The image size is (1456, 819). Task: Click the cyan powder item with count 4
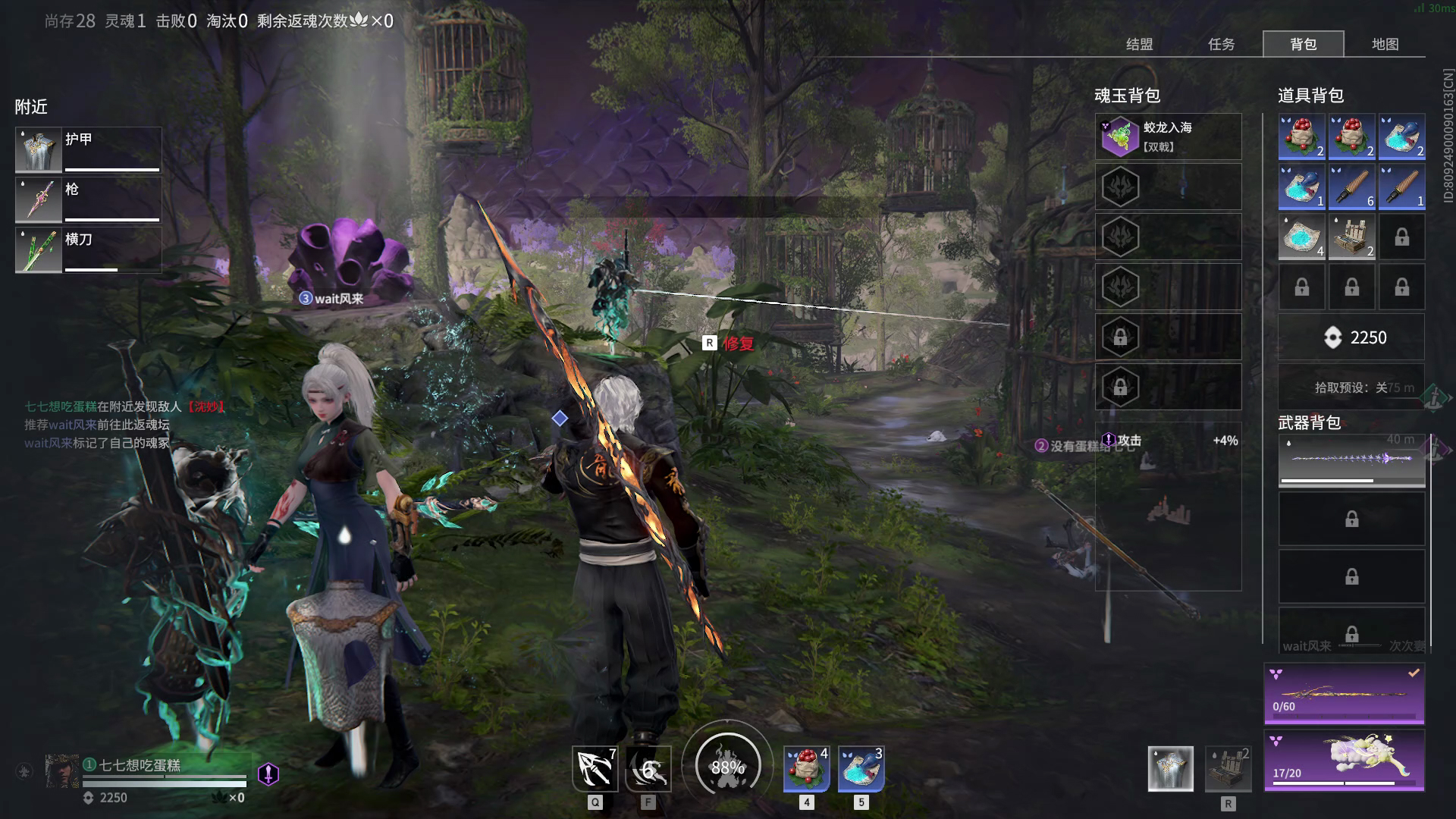point(1301,237)
